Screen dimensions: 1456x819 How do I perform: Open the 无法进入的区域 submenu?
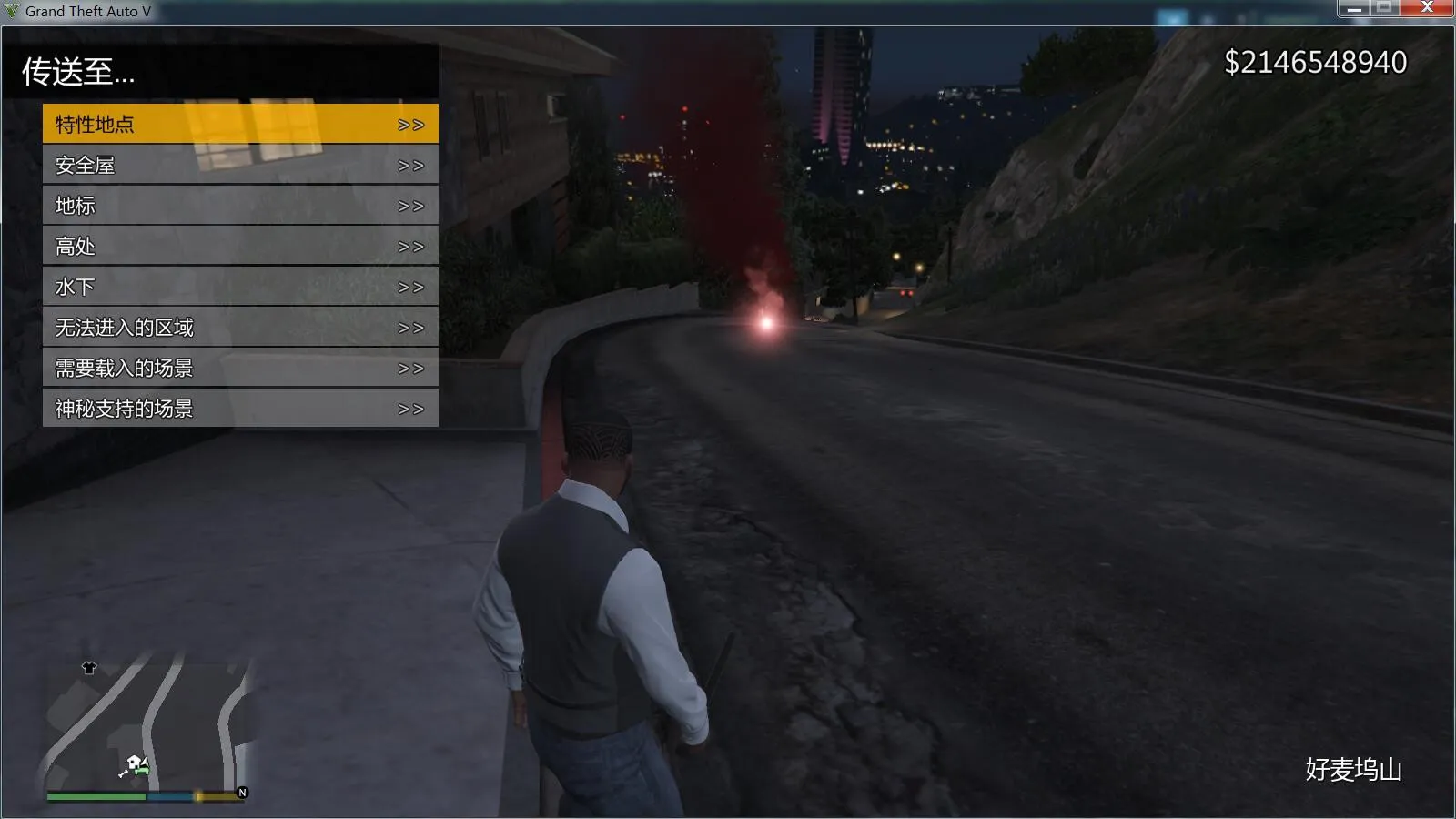123,328
